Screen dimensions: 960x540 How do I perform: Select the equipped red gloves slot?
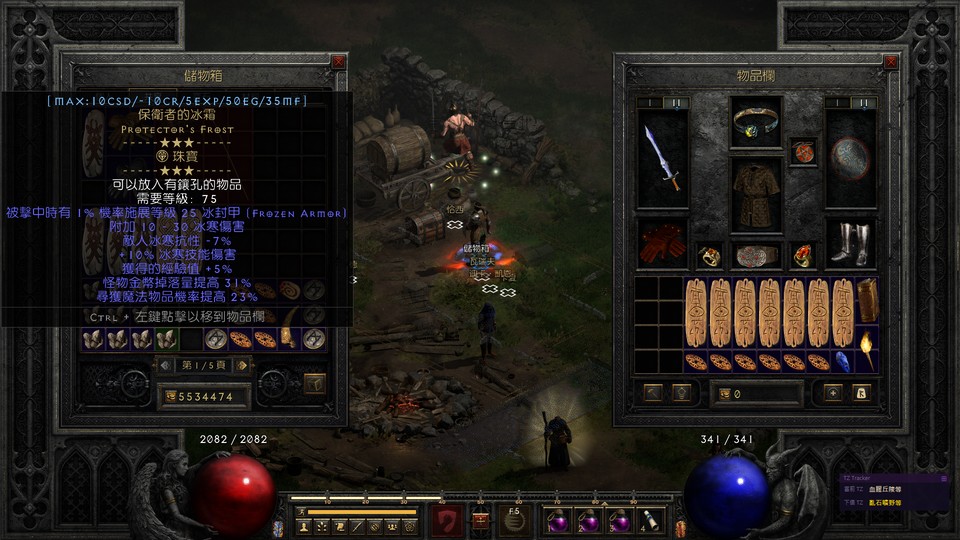tap(663, 244)
